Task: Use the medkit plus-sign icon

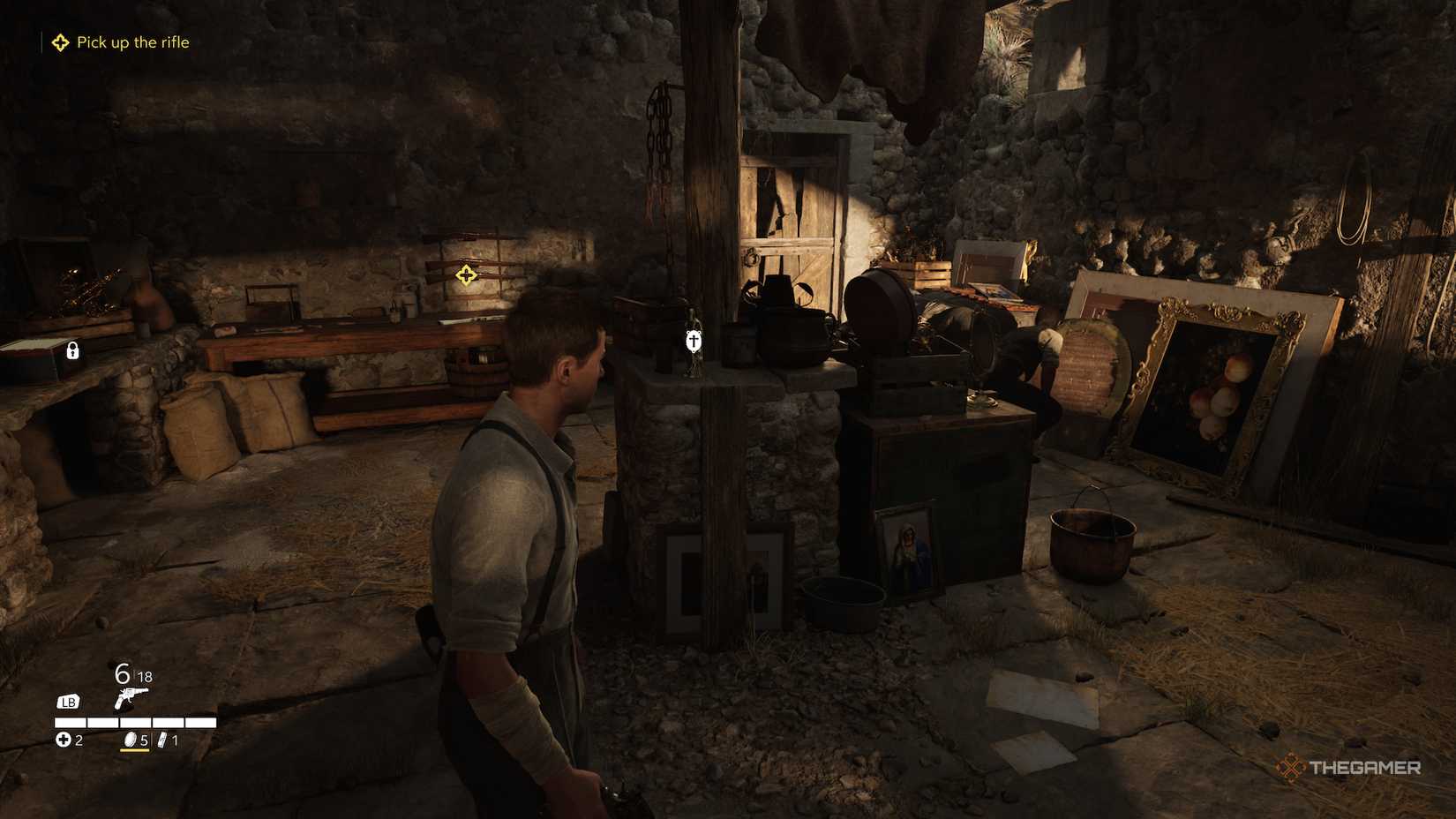Action: [x=64, y=740]
